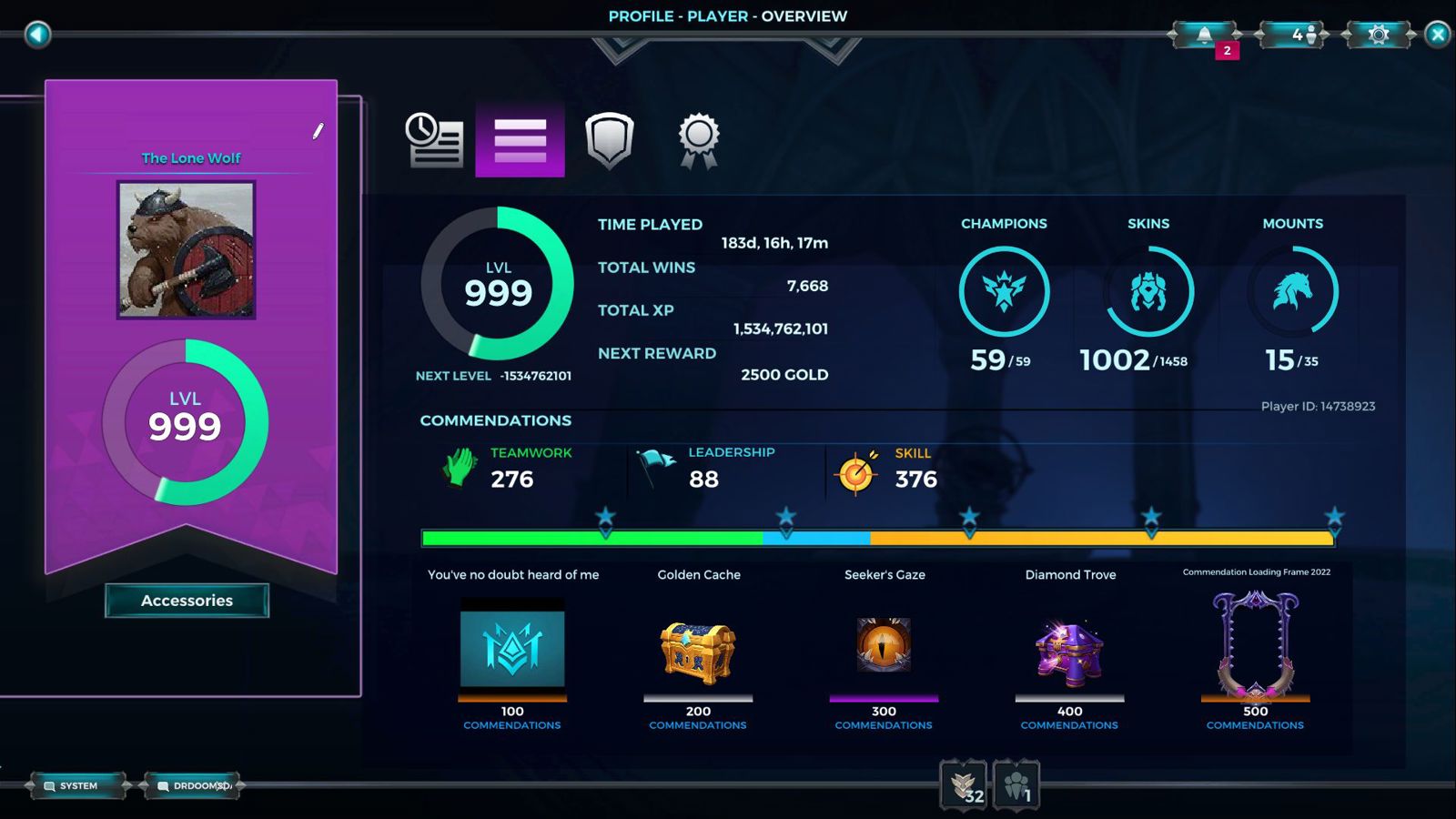Open the award ribbon tab
This screenshot has width=1456, height=819.
[698, 140]
